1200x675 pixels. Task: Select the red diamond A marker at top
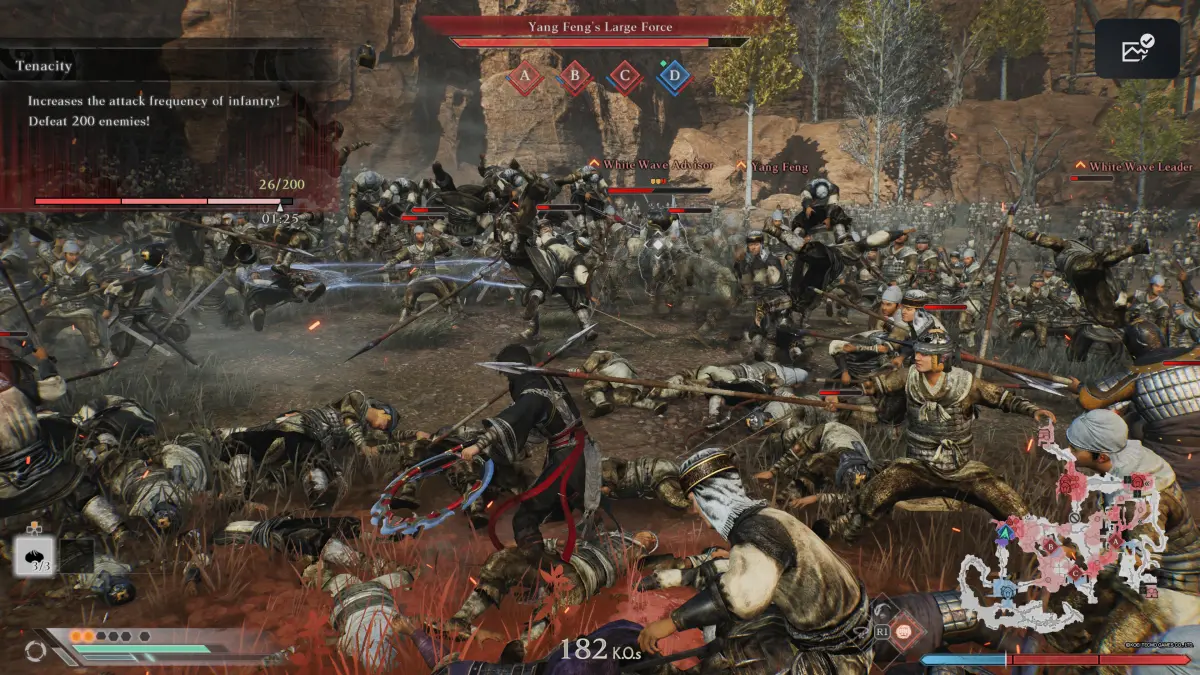pyautogui.click(x=525, y=77)
